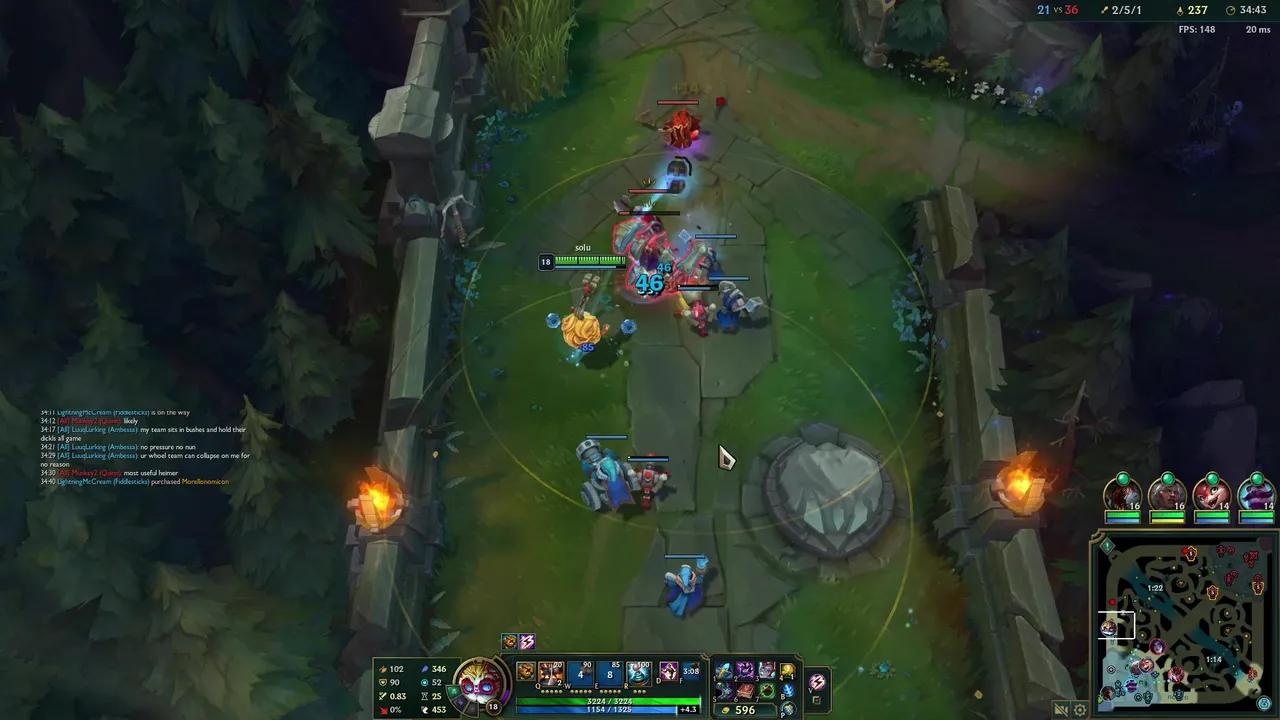Click your champion portrait at level 18

point(480,685)
